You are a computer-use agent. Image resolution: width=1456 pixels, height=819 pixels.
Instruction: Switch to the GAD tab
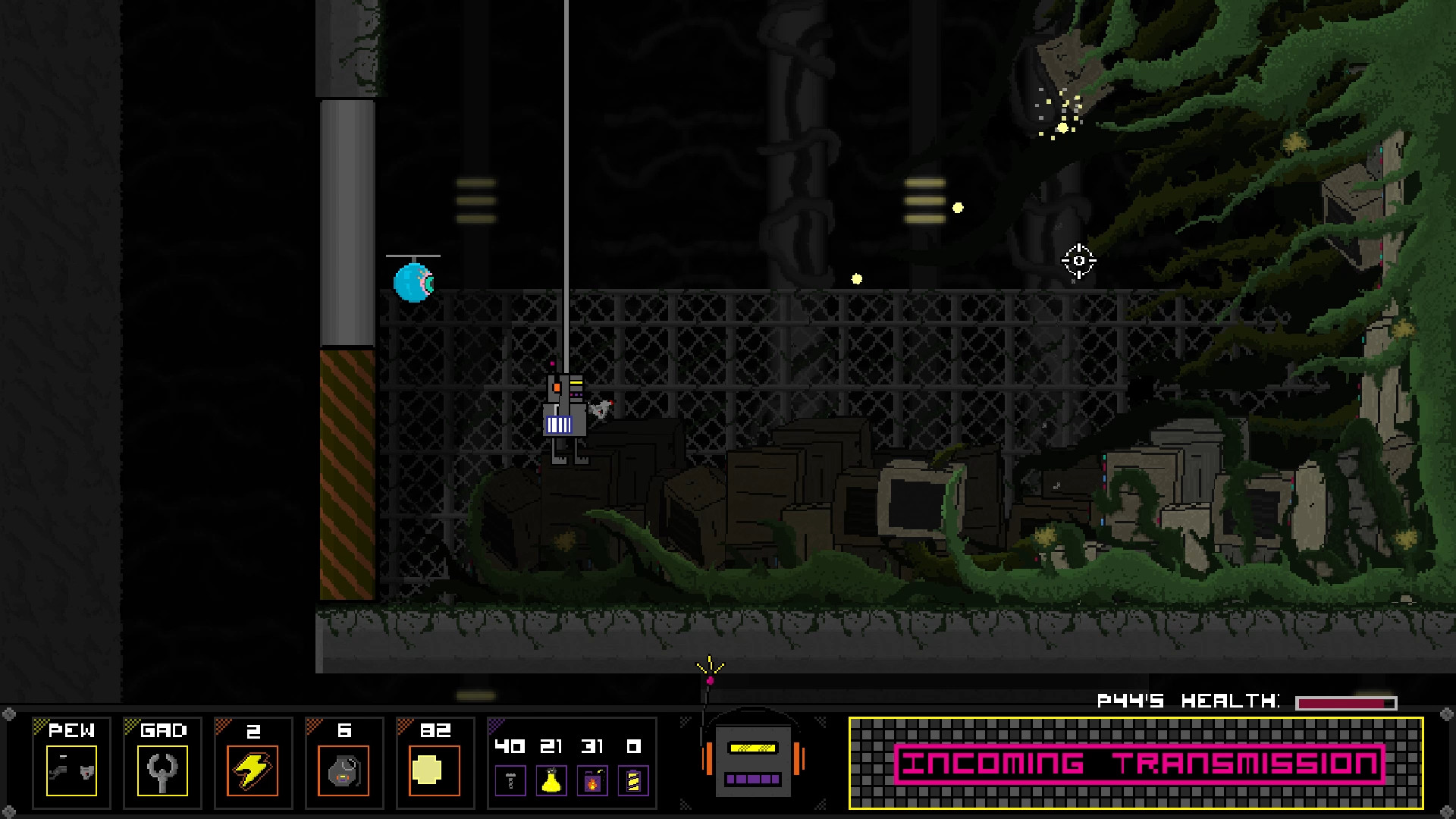point(161,731)
